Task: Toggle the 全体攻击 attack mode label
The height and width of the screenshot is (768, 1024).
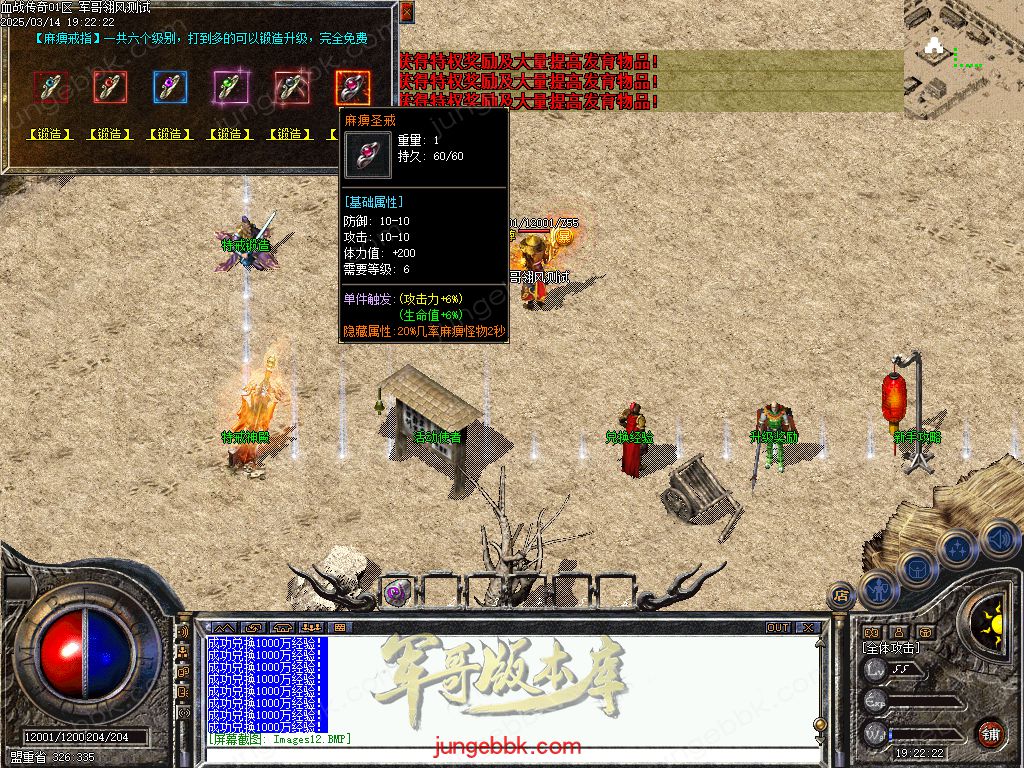Action: pos(891,648)
